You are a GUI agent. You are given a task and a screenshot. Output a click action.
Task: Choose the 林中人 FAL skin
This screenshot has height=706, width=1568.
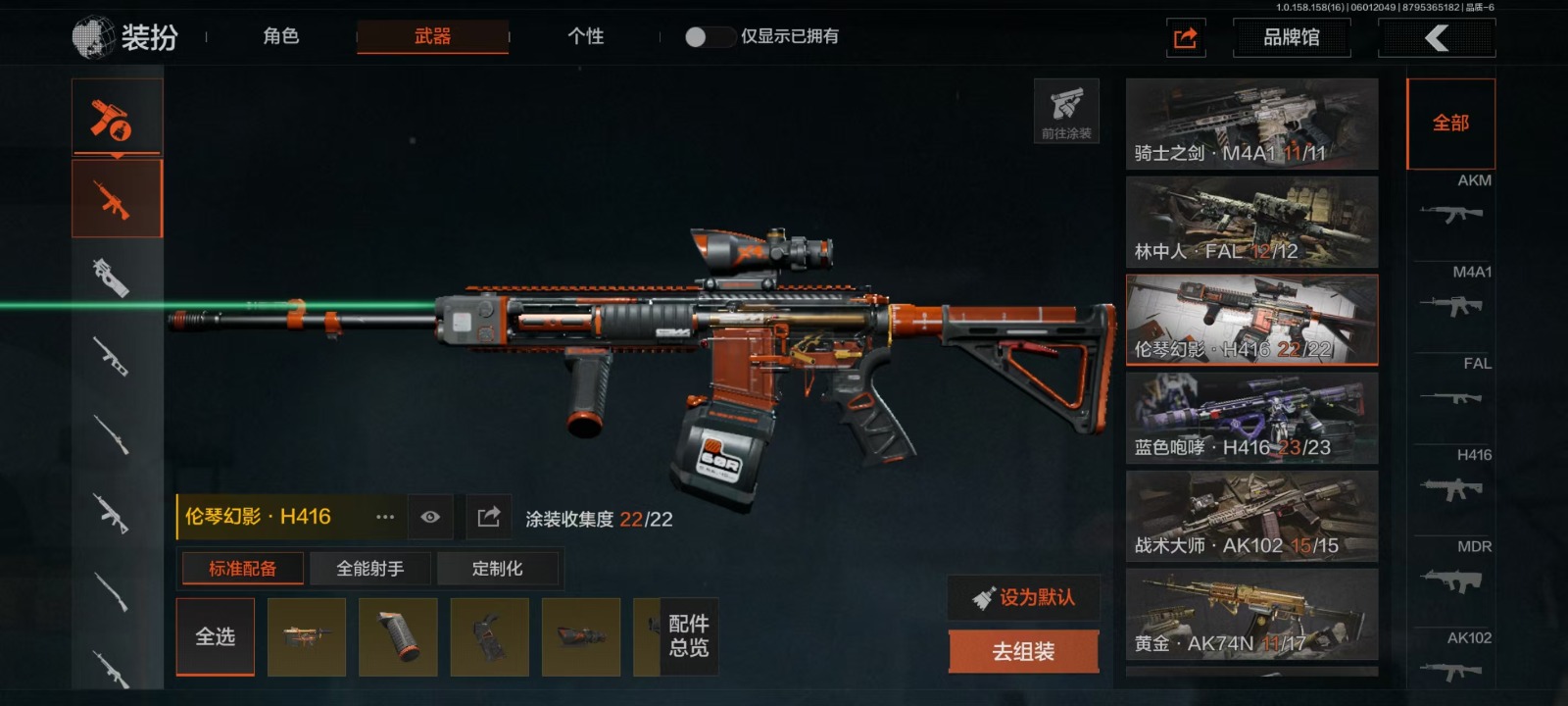(x=1251, y=223)
